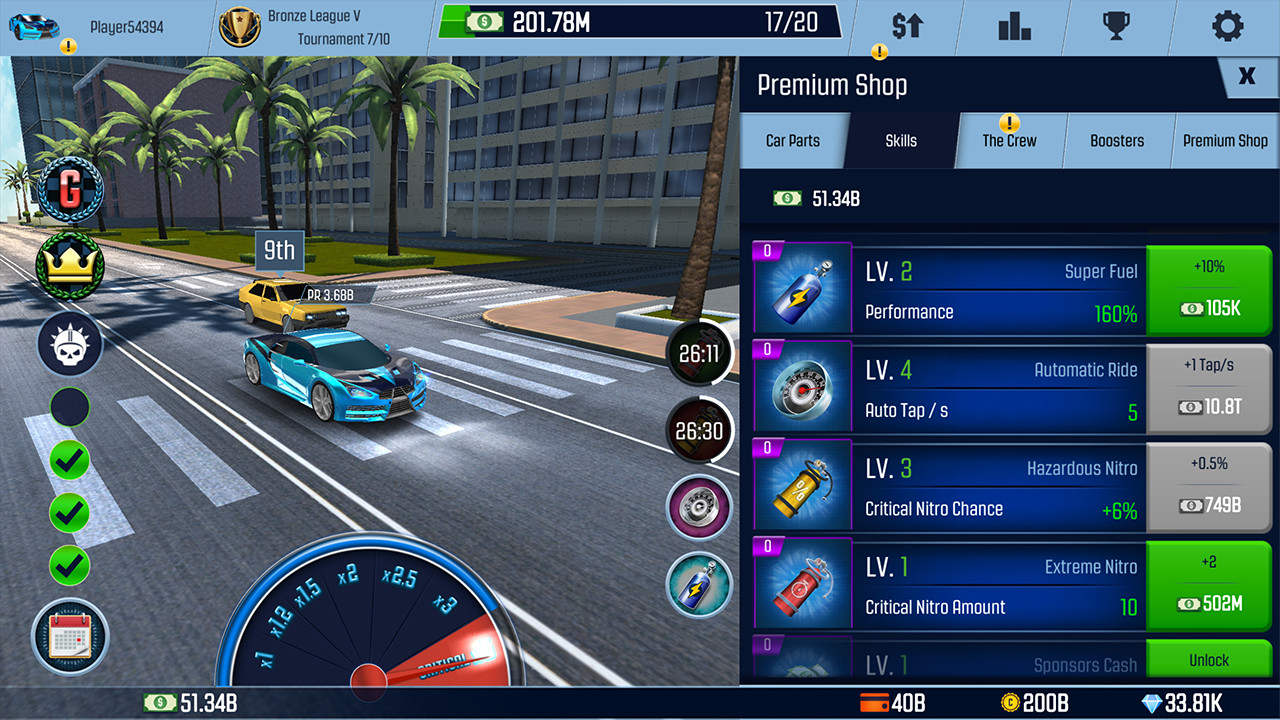Open the statistics bar chart
Viewport: 1280px width, 720px height.
pyautogui.click(x=1015, y=27)
